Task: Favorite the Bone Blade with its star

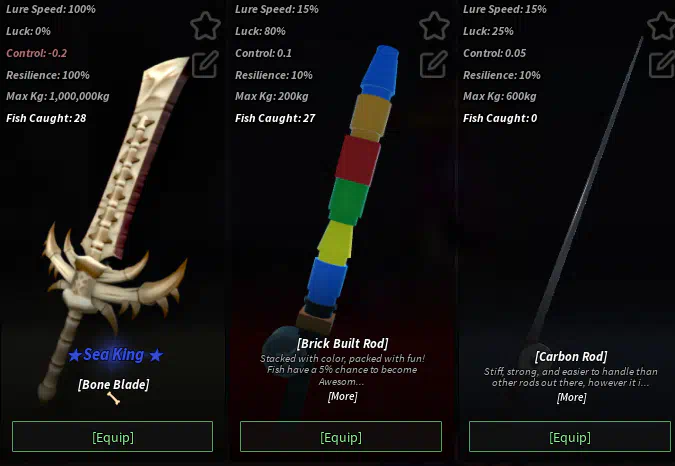Action: (204, 26)
